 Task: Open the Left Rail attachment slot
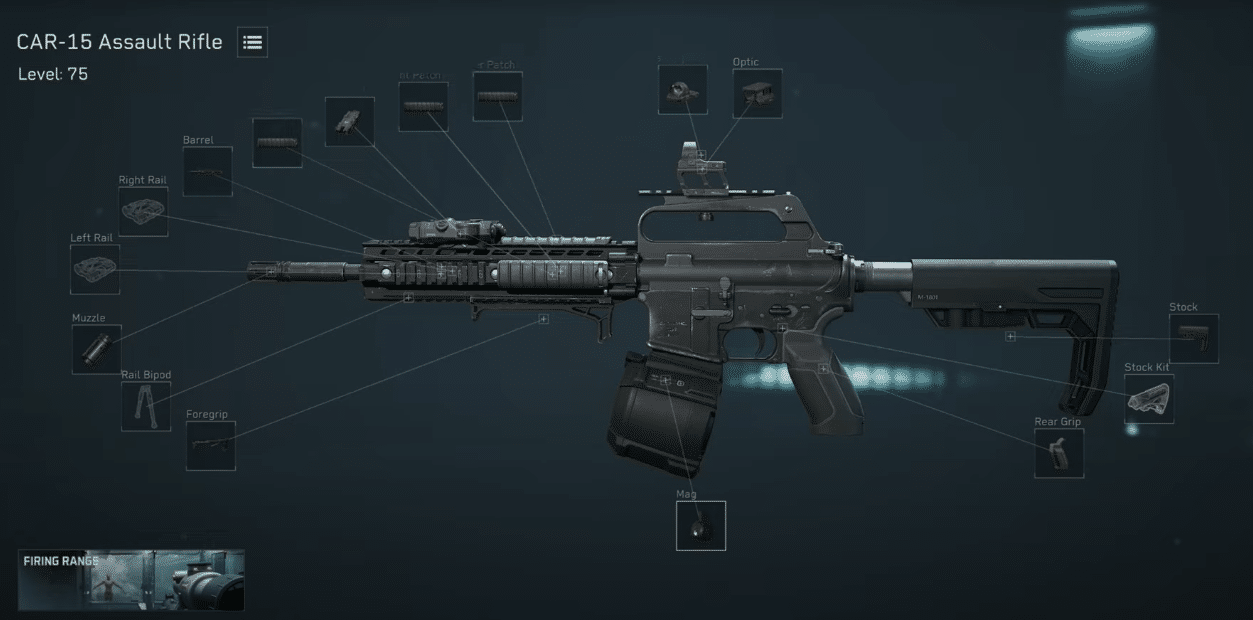tap(95, 269)
